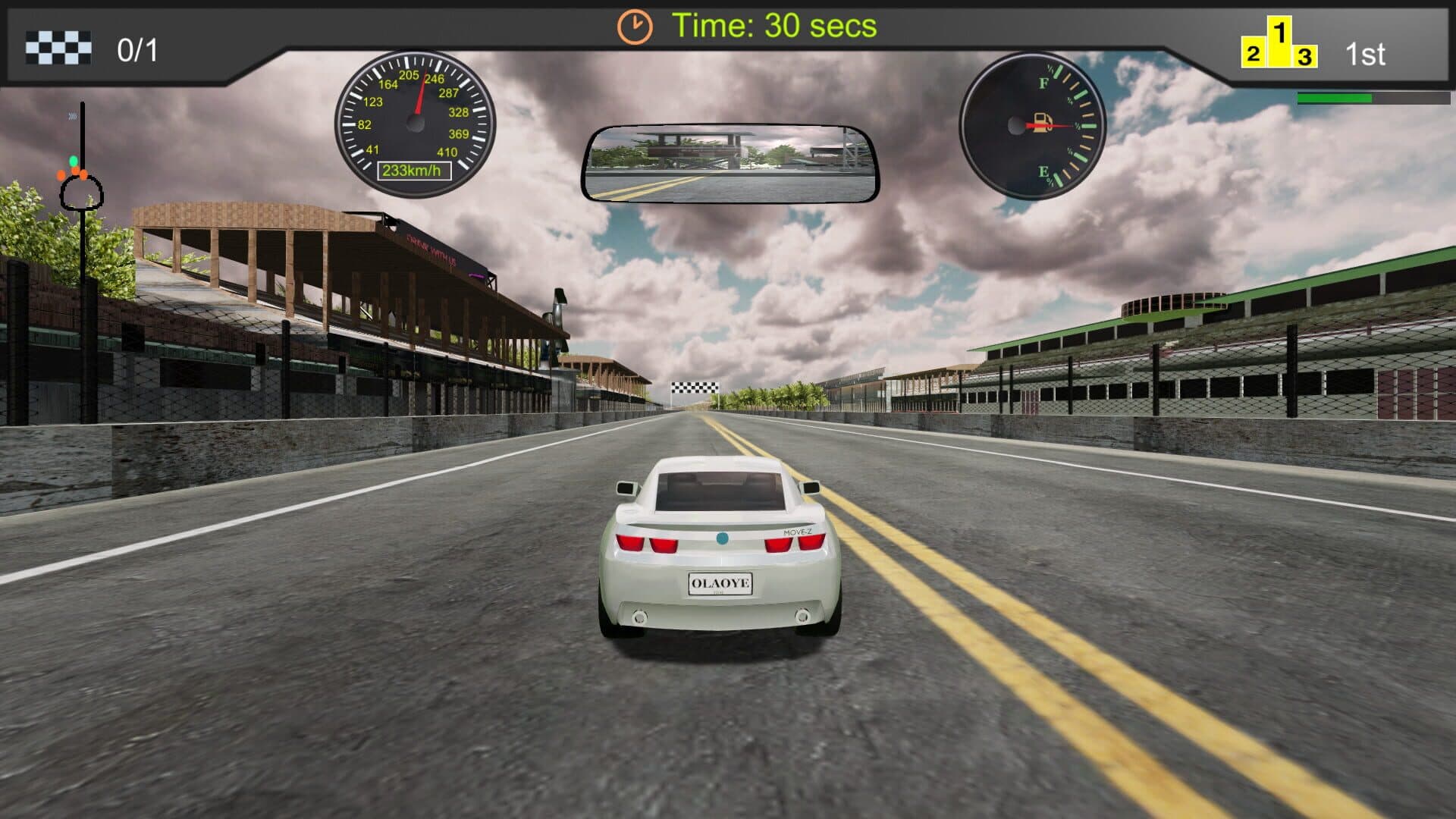Image resolution: width=1456 pixels, height=819 pixels.
Task: Select the yellow podium ranking icon
Action: tap(1279, 45)
